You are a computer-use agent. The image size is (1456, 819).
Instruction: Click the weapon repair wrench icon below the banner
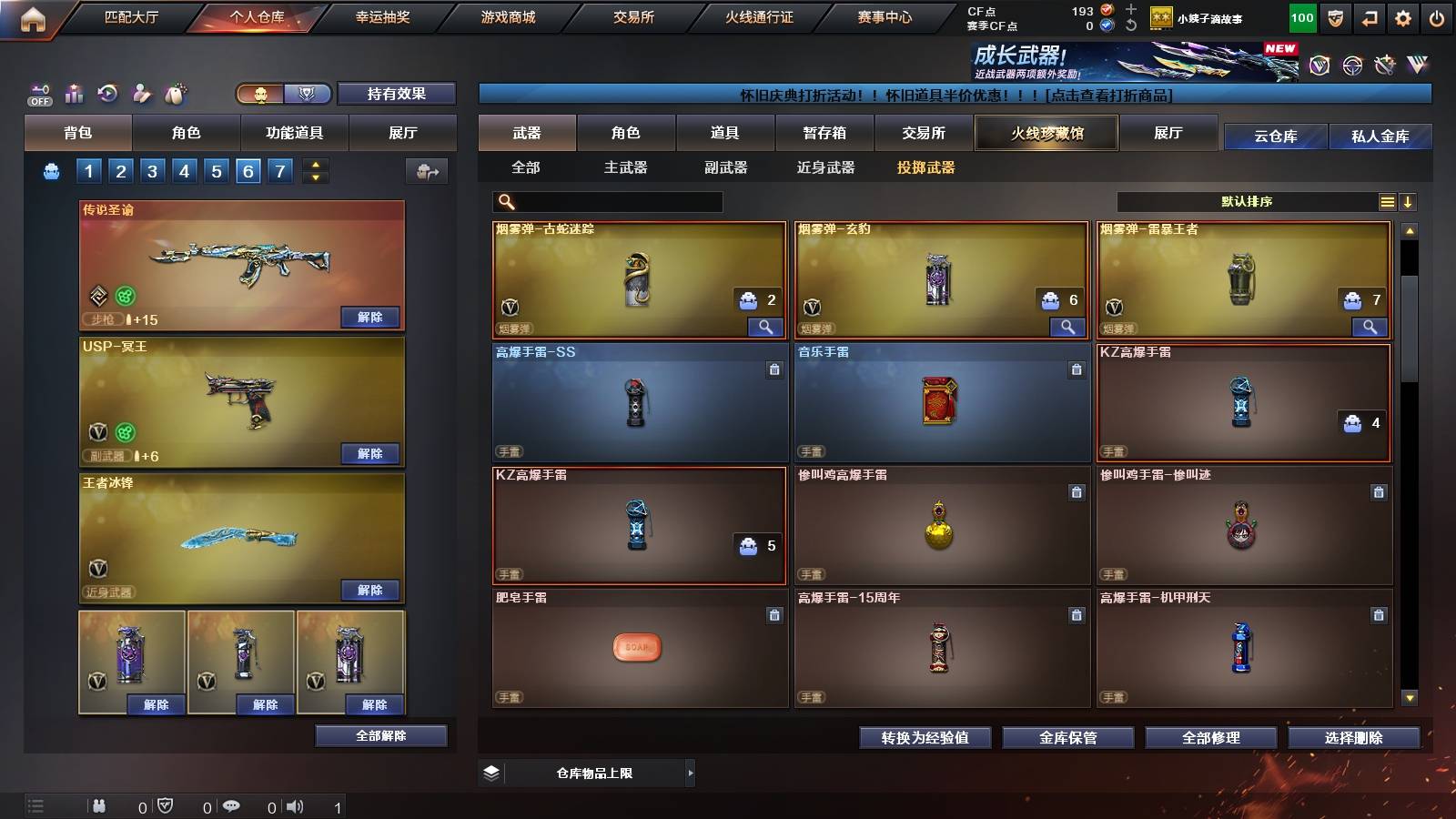1384,66
